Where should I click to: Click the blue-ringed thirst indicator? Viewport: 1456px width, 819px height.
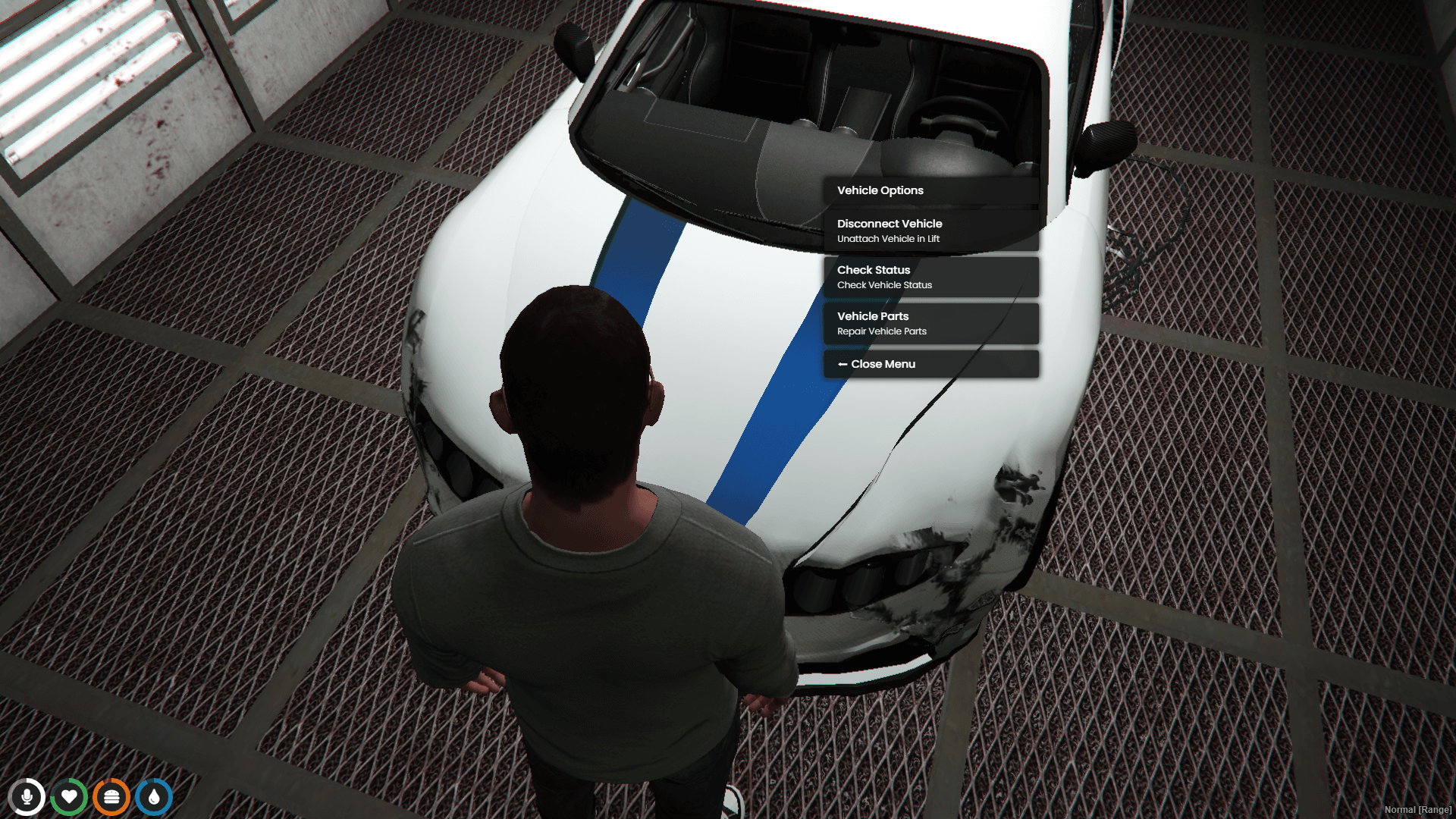[154, 796]
